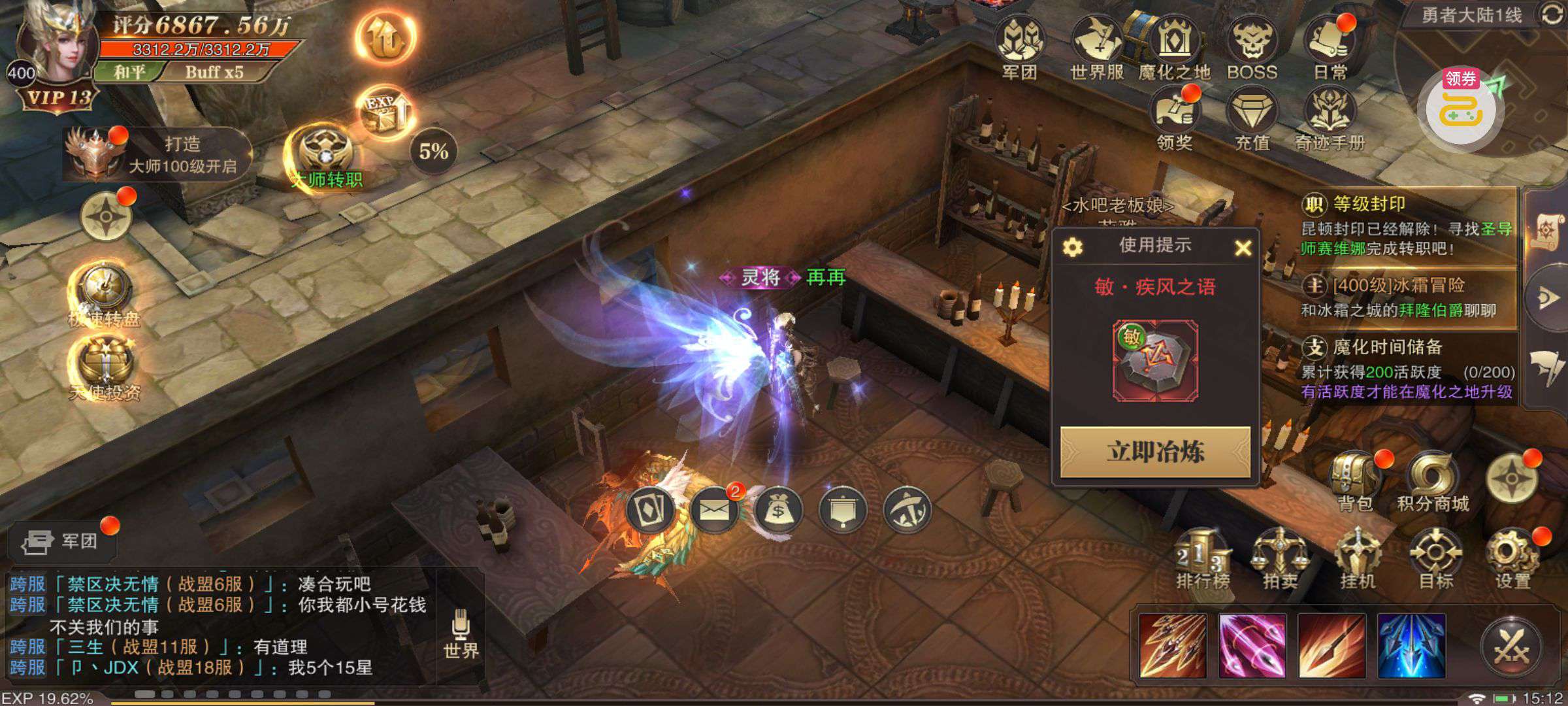Claim rewards via 领奖 icon

point(1174,118)
